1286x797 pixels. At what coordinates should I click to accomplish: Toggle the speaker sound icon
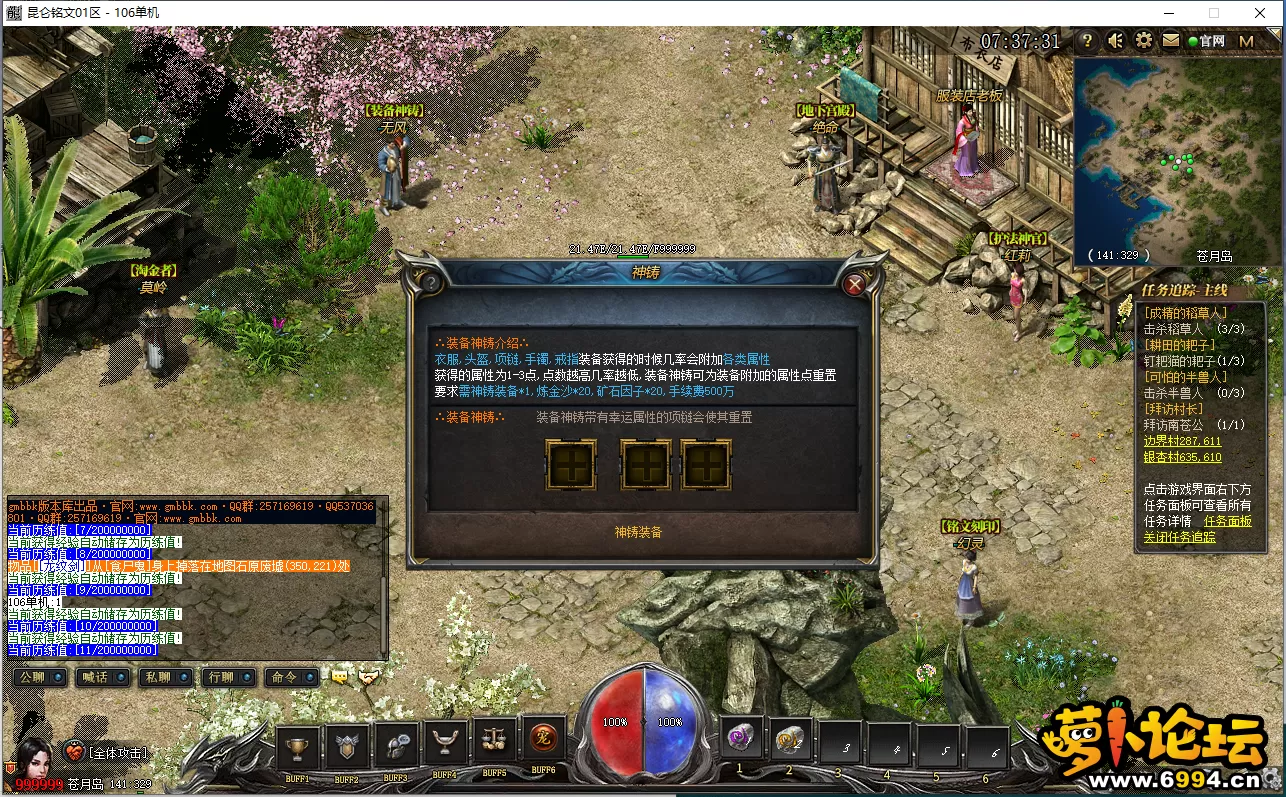(1116, 41)
